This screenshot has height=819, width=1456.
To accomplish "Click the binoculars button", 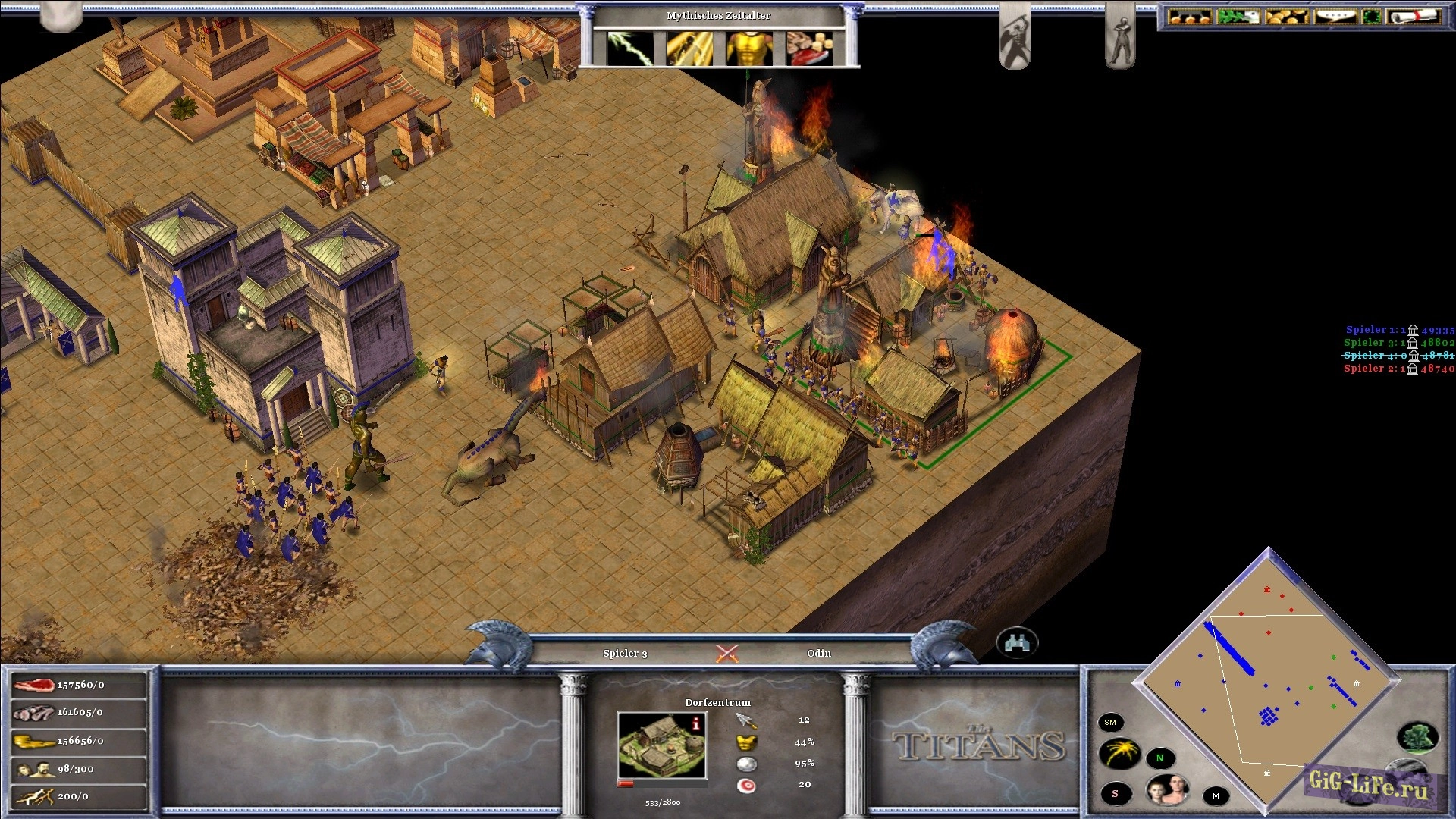I will click(x=1016, y=644).
